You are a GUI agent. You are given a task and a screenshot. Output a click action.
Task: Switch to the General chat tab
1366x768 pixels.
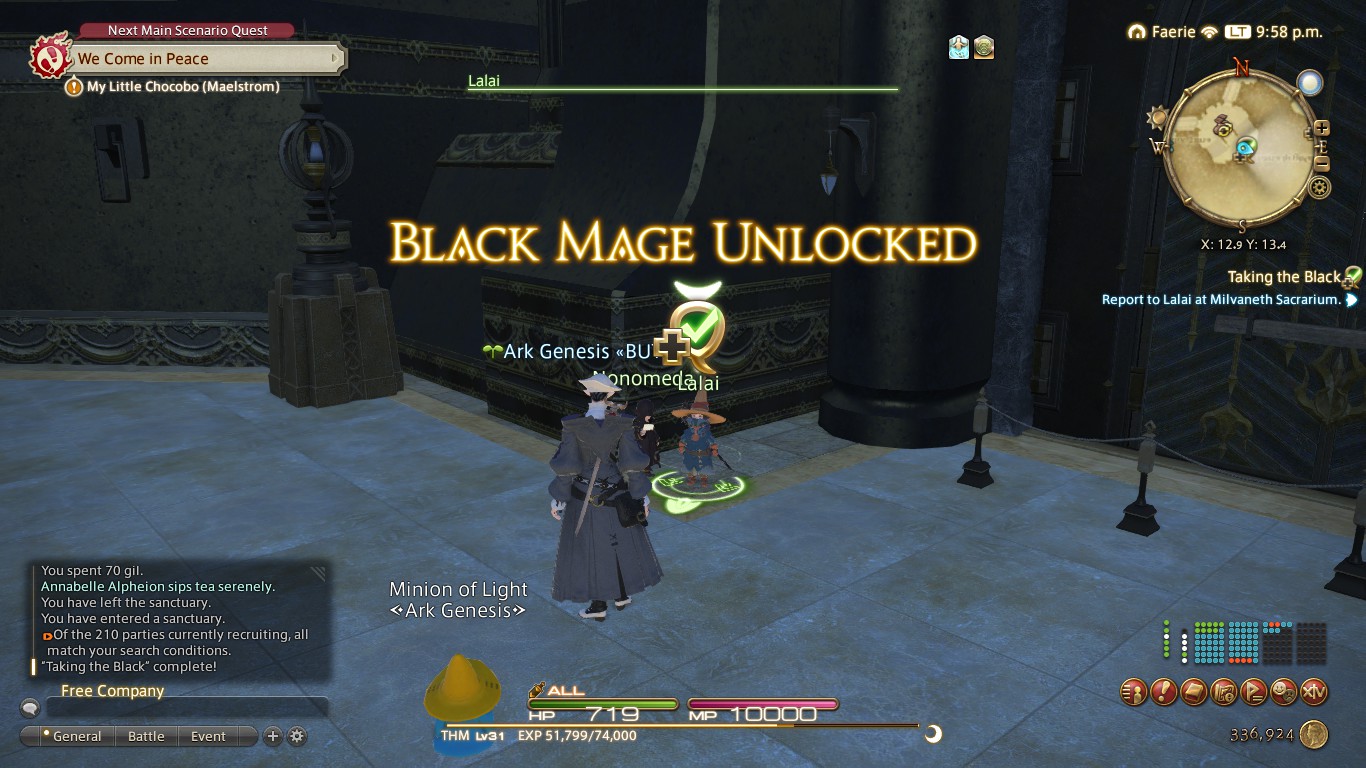click(70, 736)
